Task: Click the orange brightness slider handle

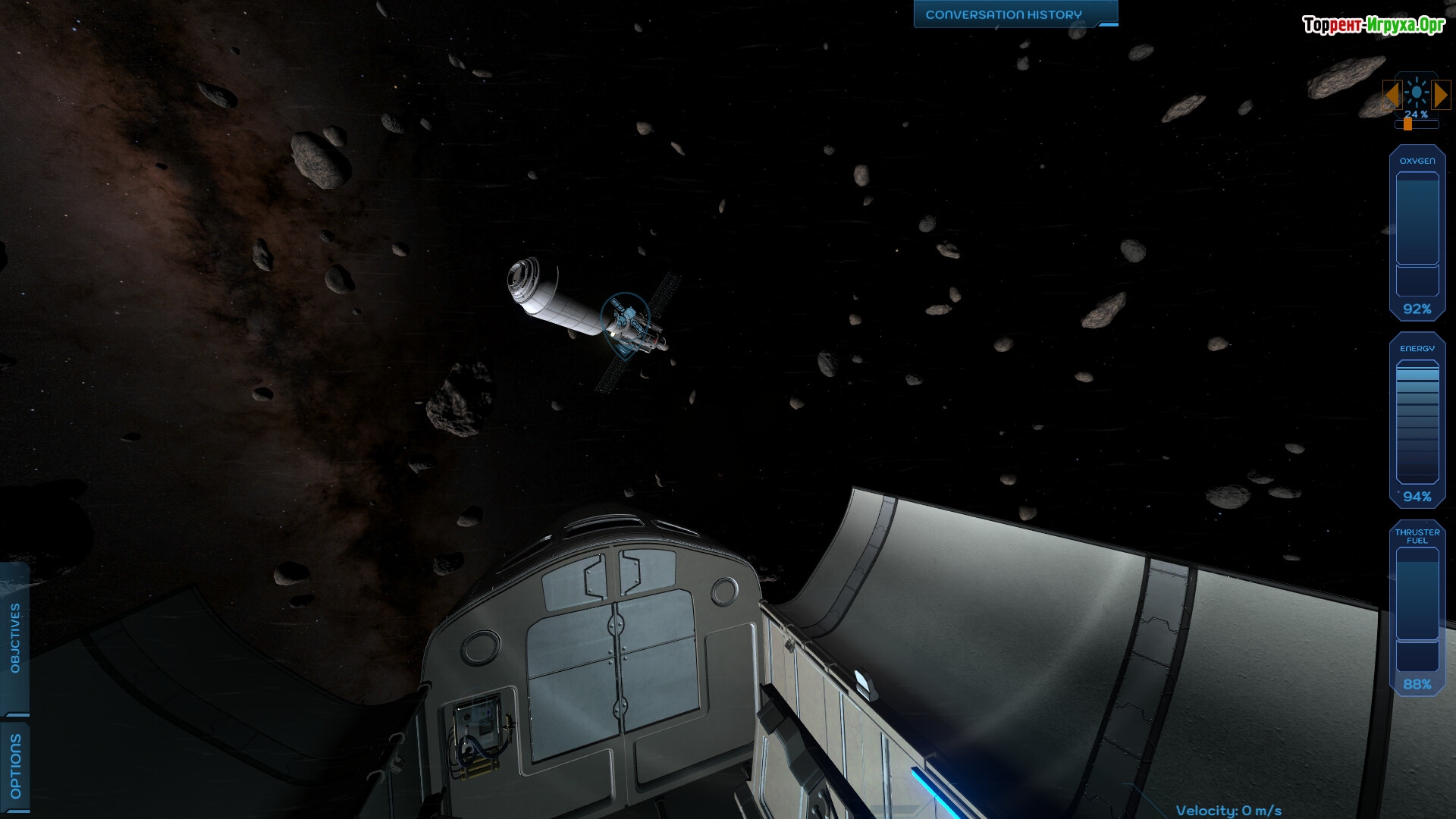Action: click(x=1407, y=124)
